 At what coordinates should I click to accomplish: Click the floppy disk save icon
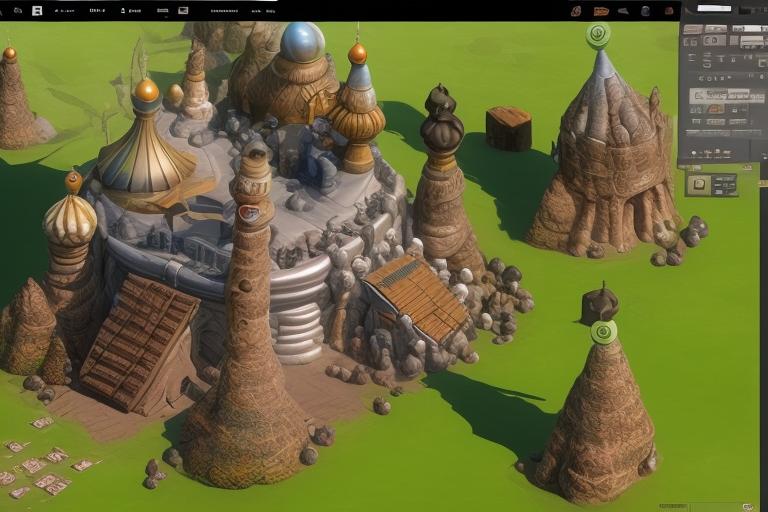[x=37, y=10]
